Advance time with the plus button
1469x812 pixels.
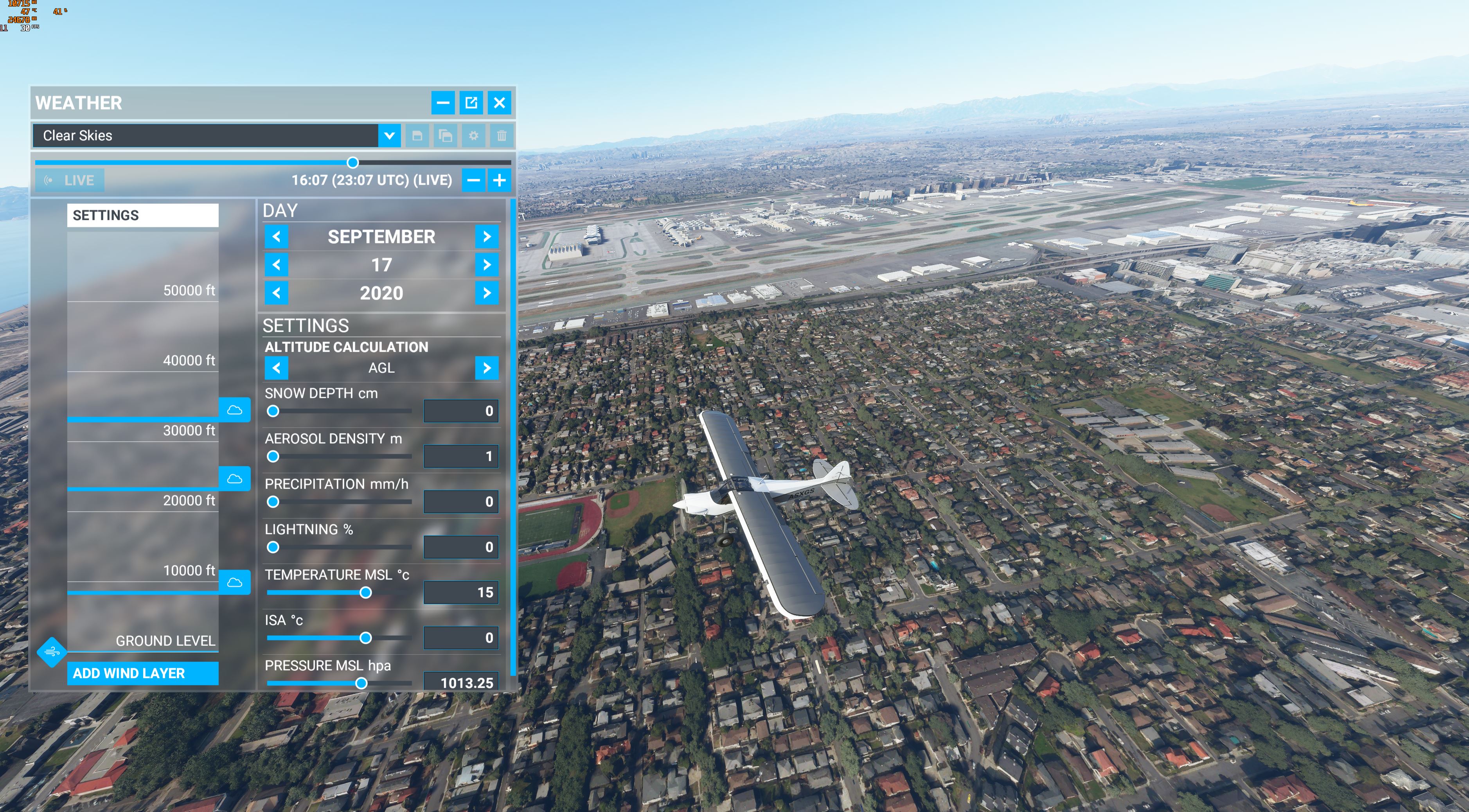click(x=499, y=181)
